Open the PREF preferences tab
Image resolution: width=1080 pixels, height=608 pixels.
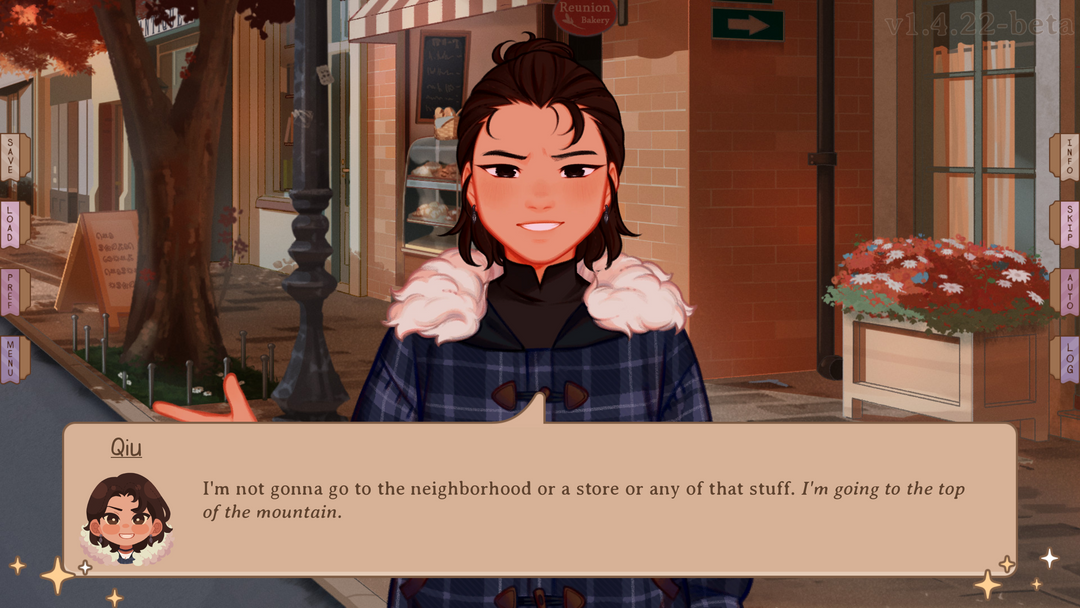coord(12,291)
